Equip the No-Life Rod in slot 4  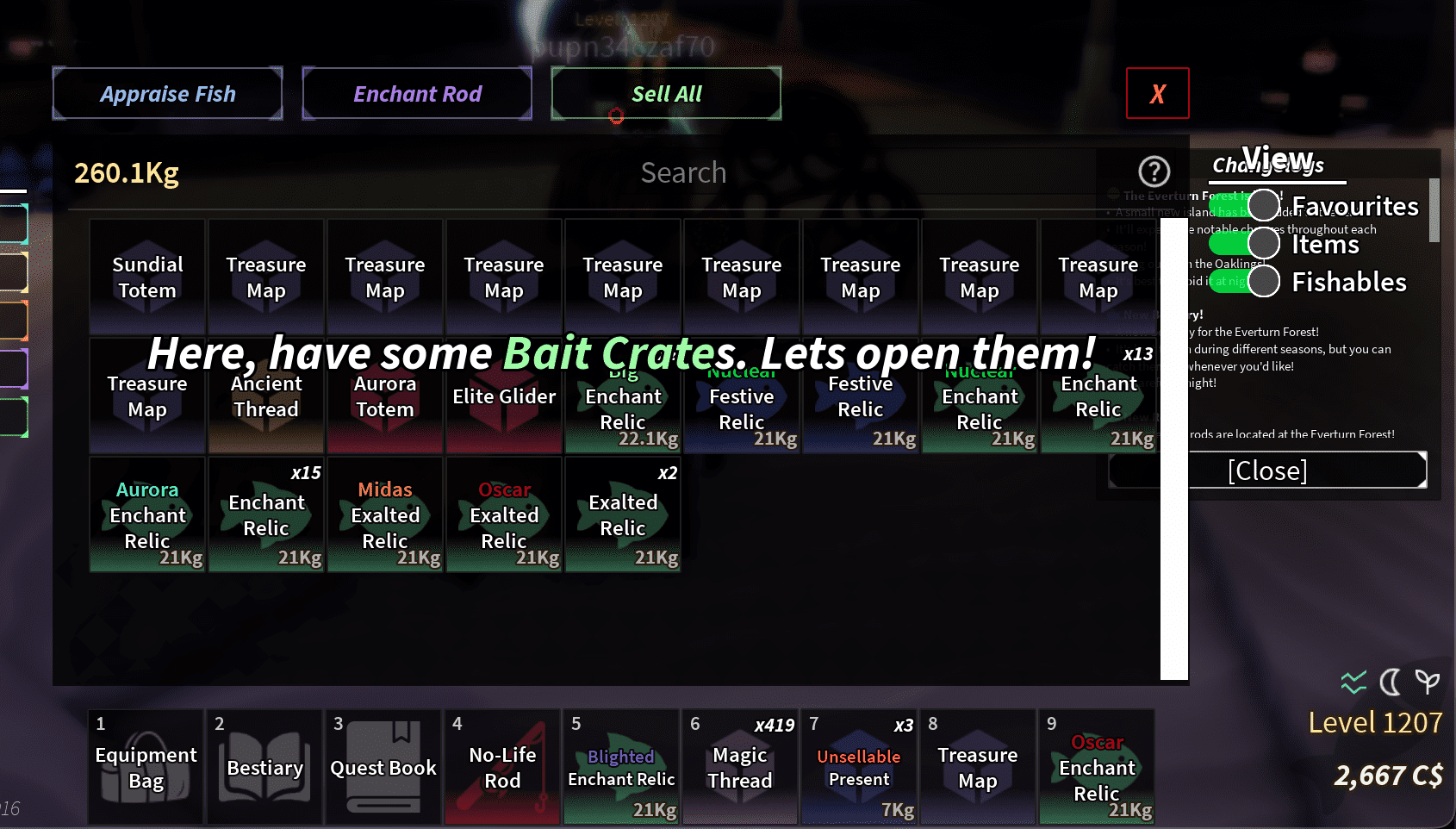click(x=501, y=767)
